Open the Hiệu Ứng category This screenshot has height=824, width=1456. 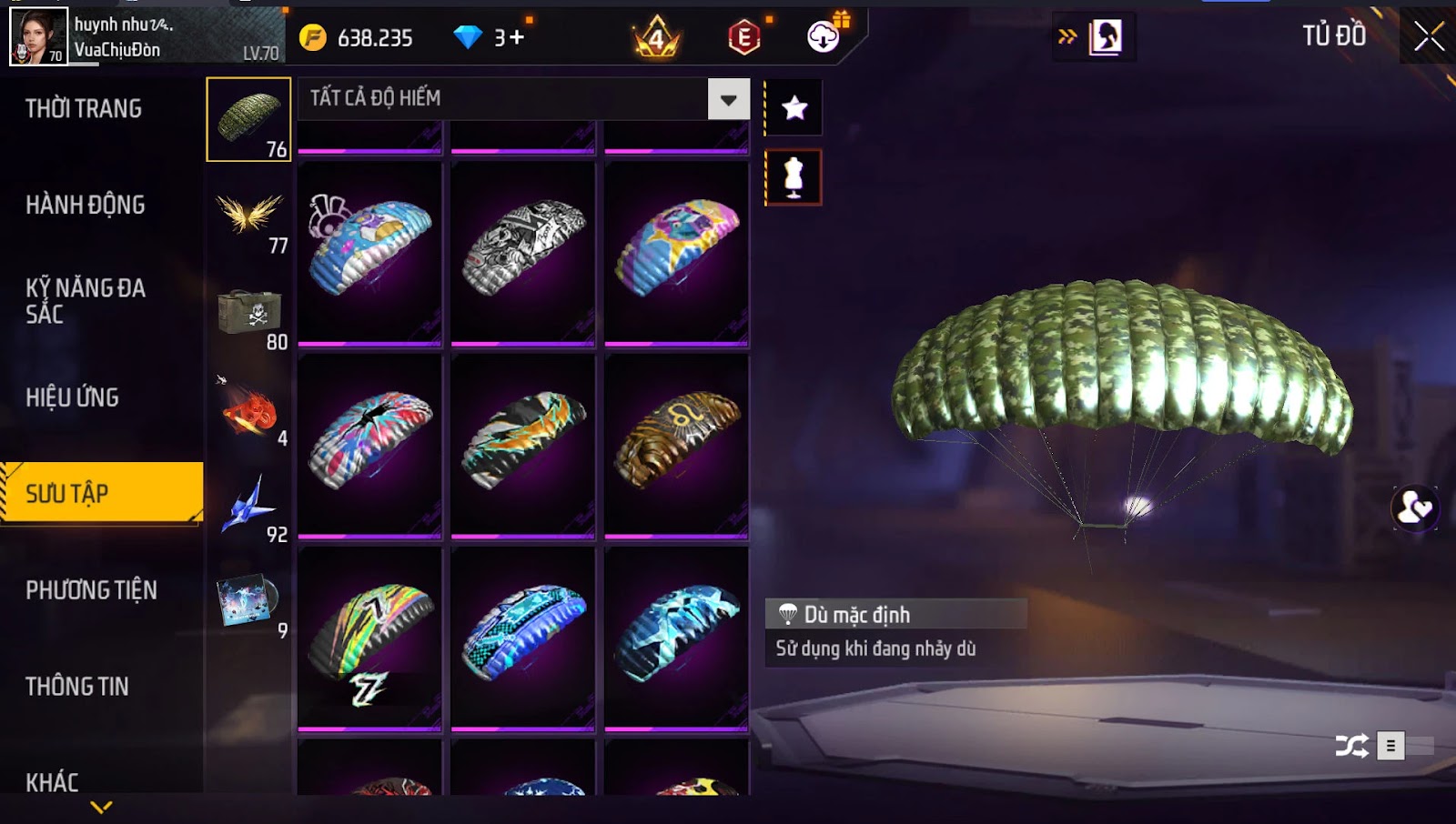pyautogui.click(x=73, y=397)
